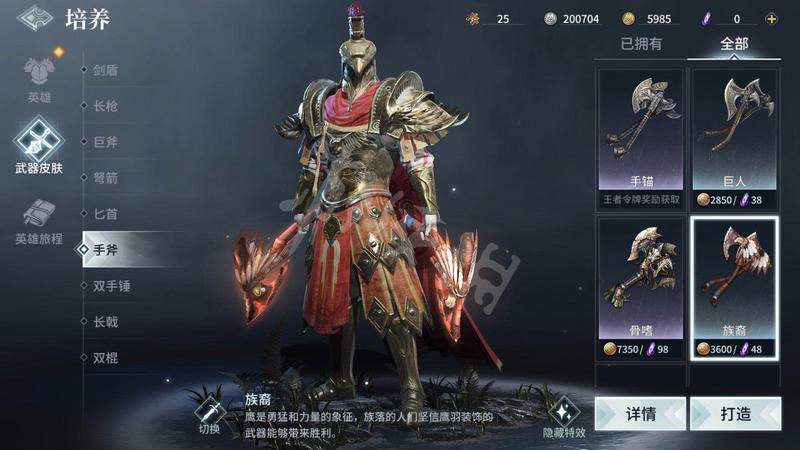Open the 英雄 hero section
The width and height of the screenshot is (800, 450).
(39, 78)
